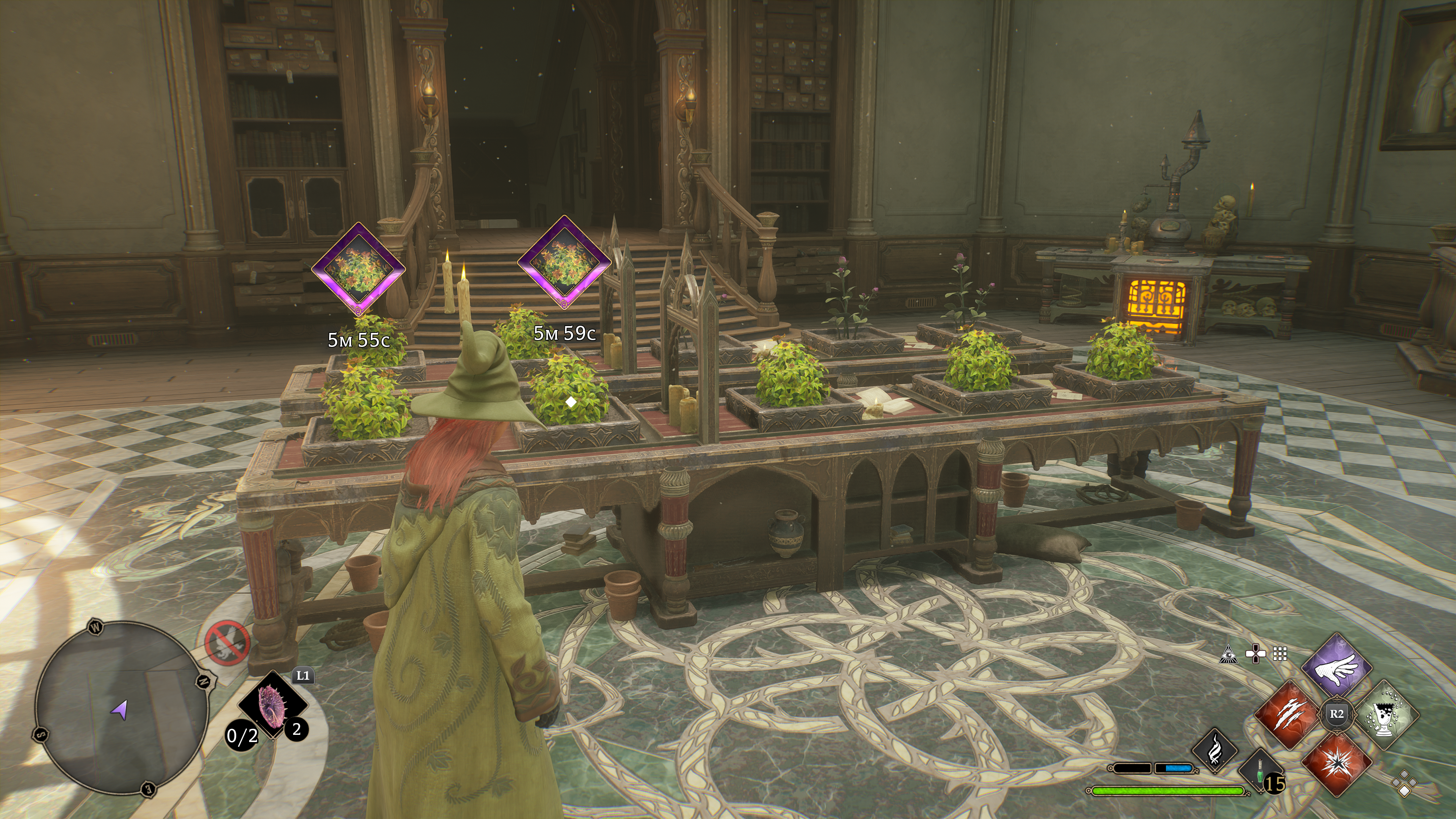
Task: Click the white d-pad cross icon
Action: (x=1255, y=654)
